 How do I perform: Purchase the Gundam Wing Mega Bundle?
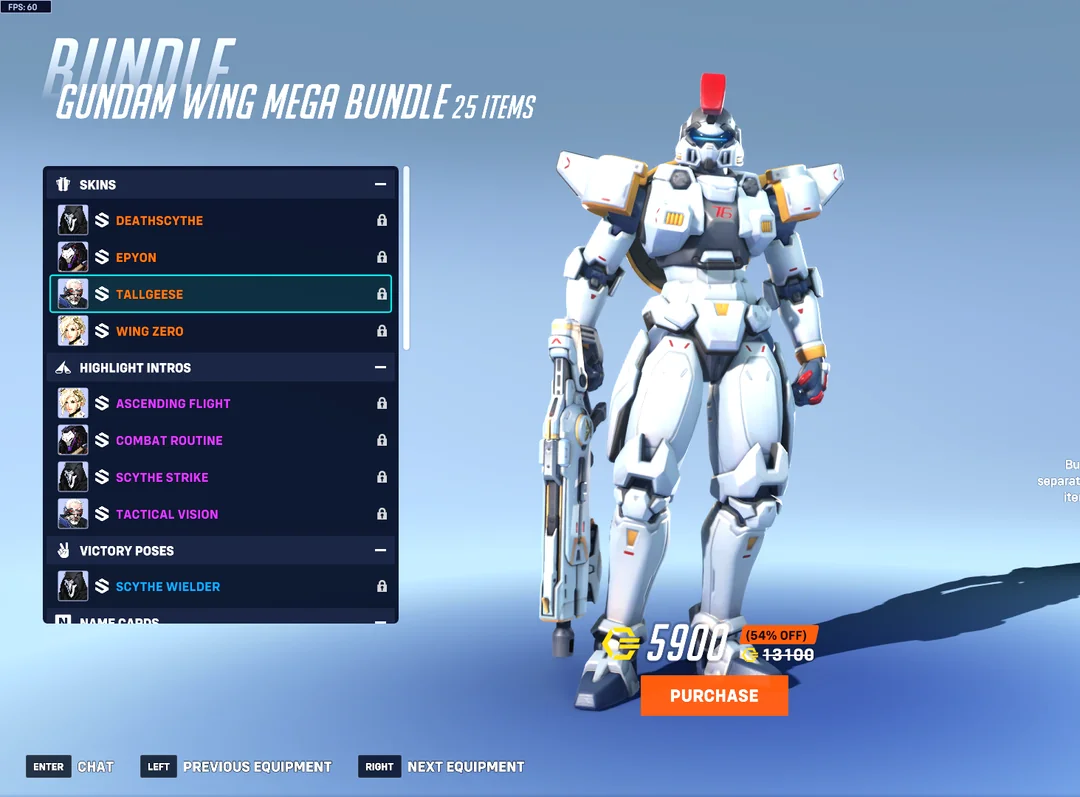tap(714, 696)
